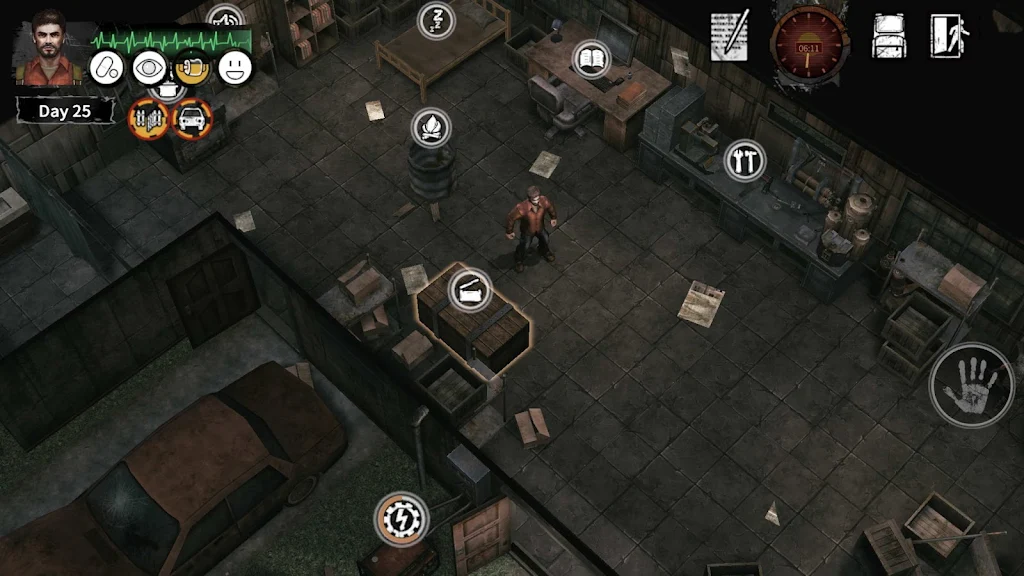Screen dimensions: 1024x576
Task: Tap the orange fence alert icon
Action: 149,119
